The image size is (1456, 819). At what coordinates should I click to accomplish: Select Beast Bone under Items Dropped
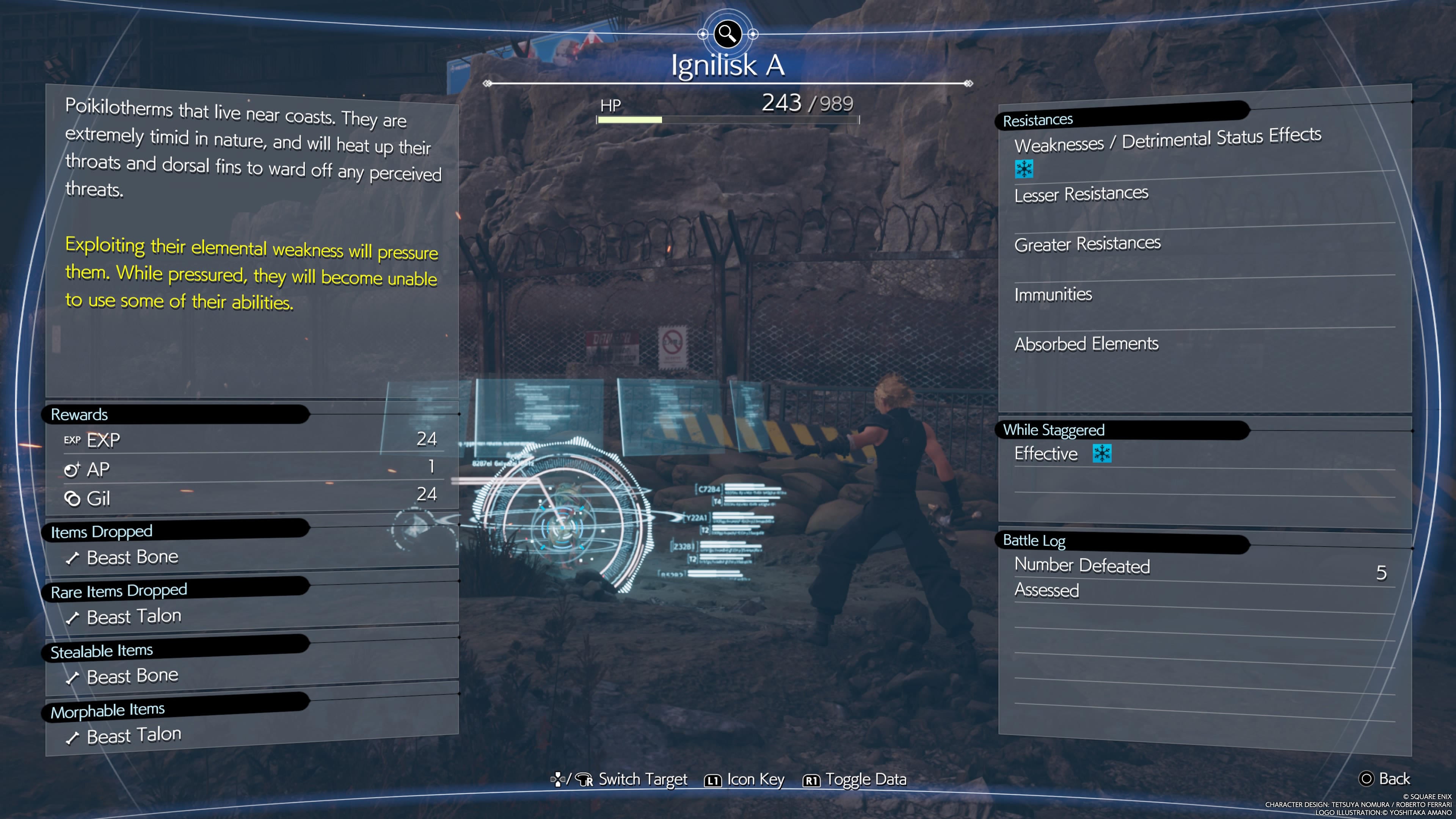132,558
